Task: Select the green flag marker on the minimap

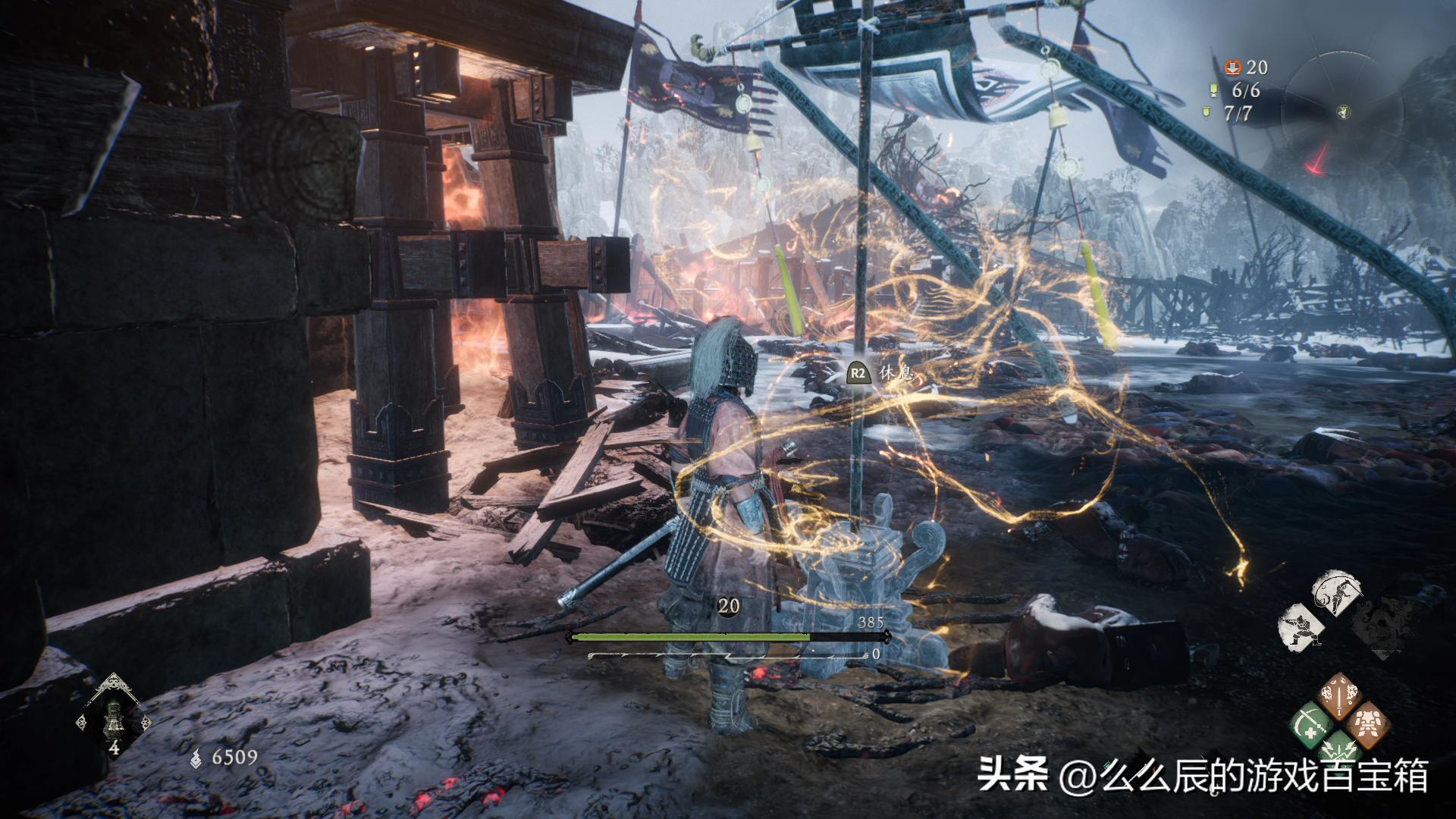Action: pos(1344,112)
